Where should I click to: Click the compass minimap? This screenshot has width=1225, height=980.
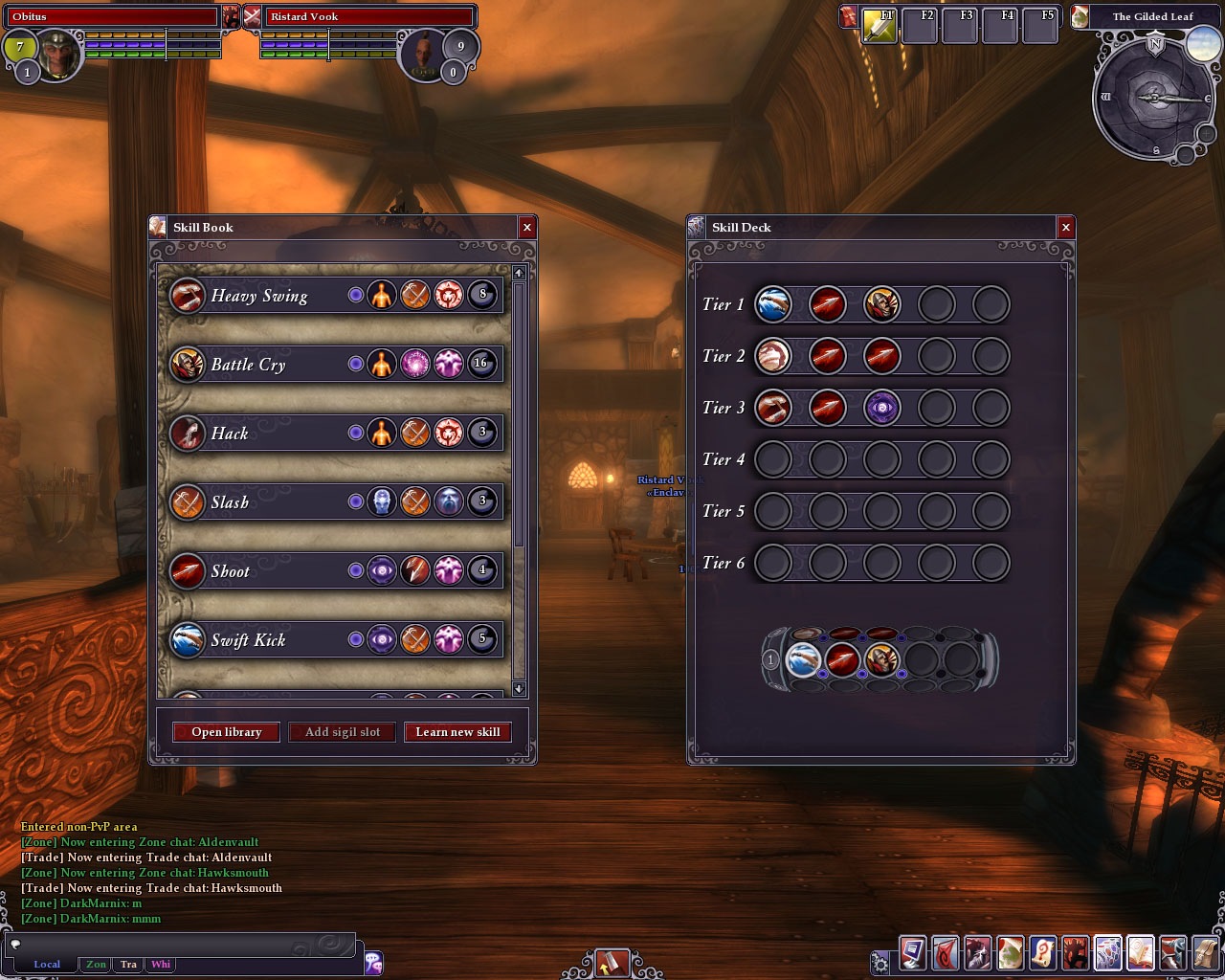click(x=1154, y=98)
